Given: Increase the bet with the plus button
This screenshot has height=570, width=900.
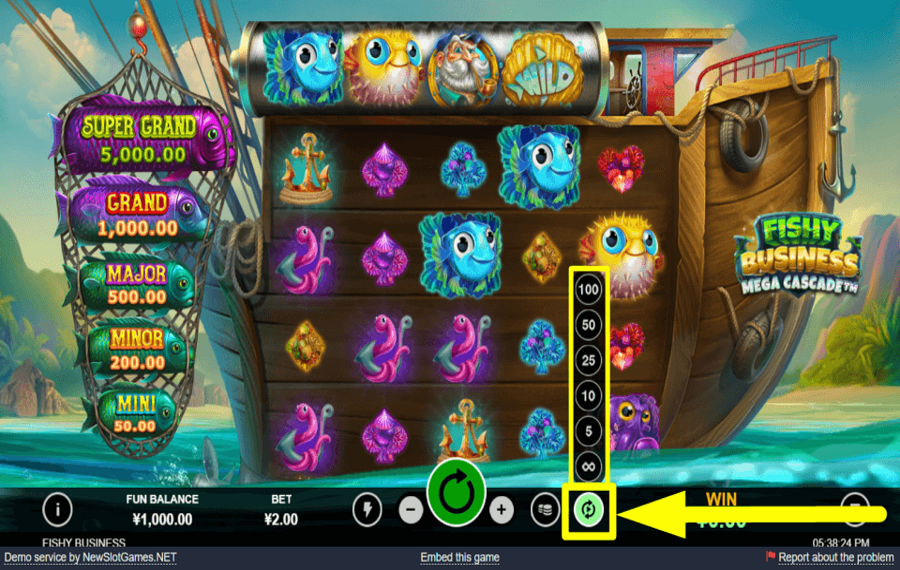Looking at the screenshot, I should pos(501,510).
